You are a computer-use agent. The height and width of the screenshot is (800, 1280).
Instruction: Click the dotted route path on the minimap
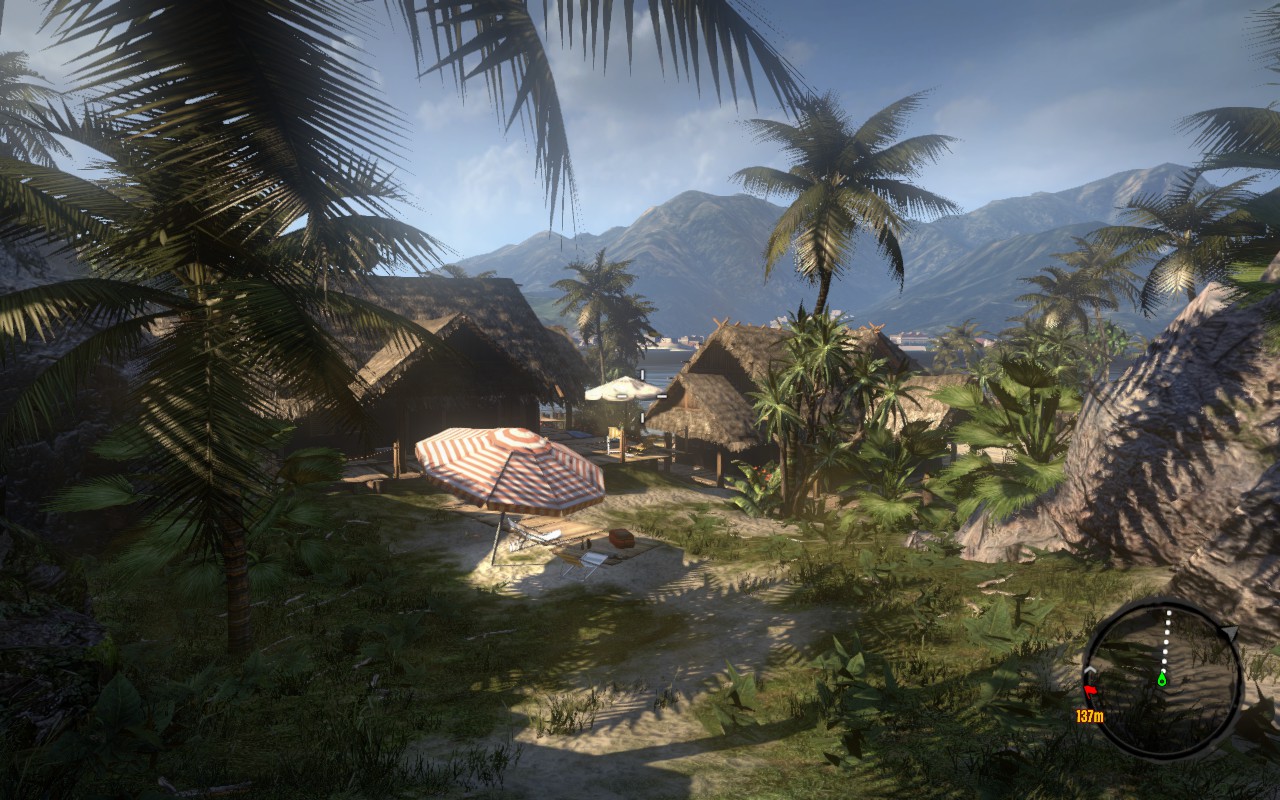point(1166,643)
